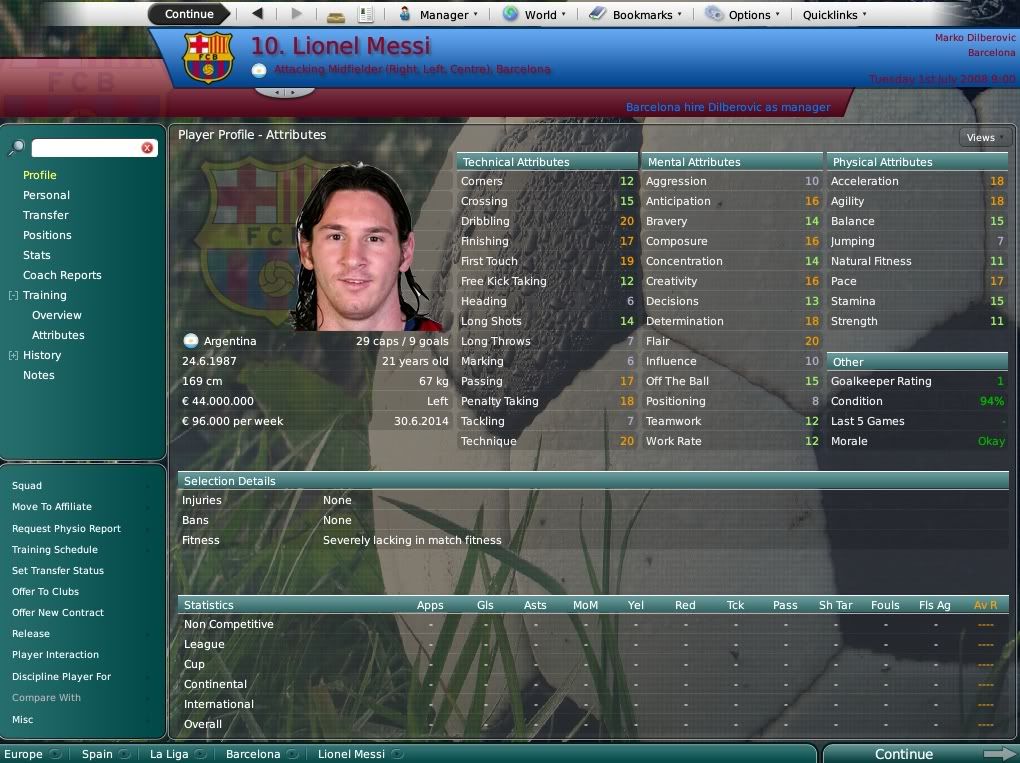The width and height of the screenshot is (1020, 763).
Task: Select Offer New Contract
Action: coord(58,612)
